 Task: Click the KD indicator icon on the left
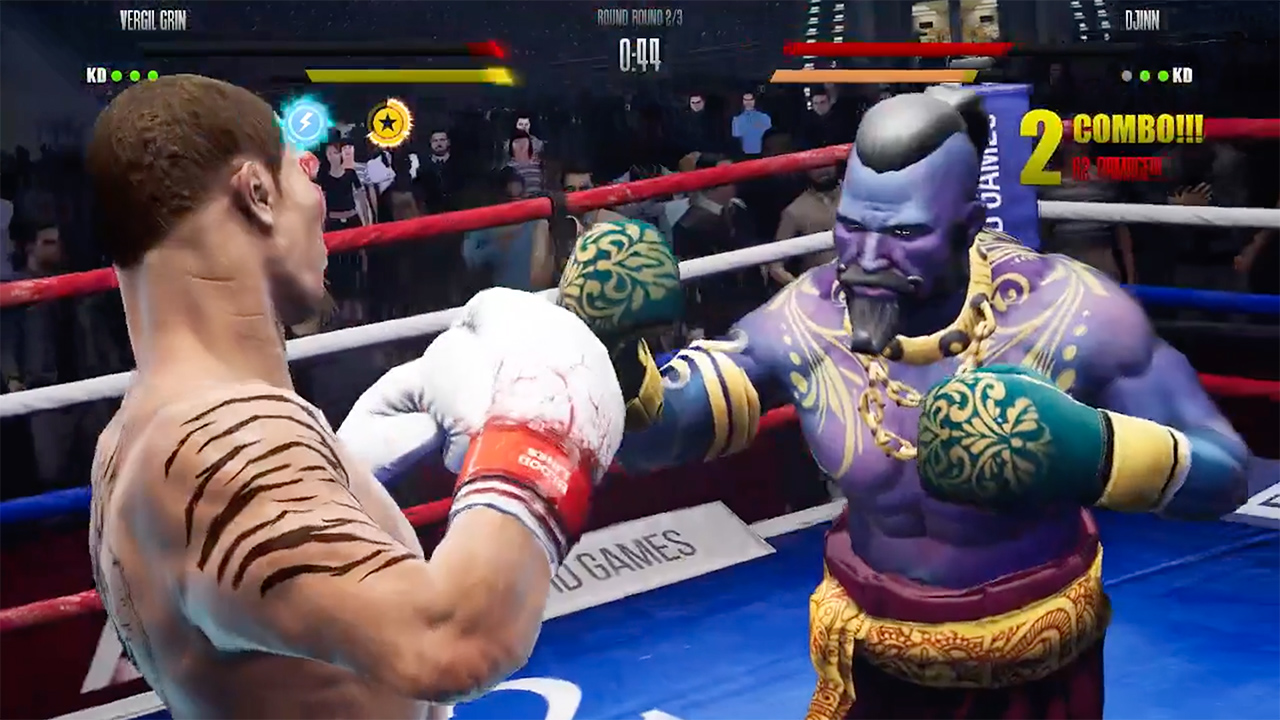click(x=95, y=74)
